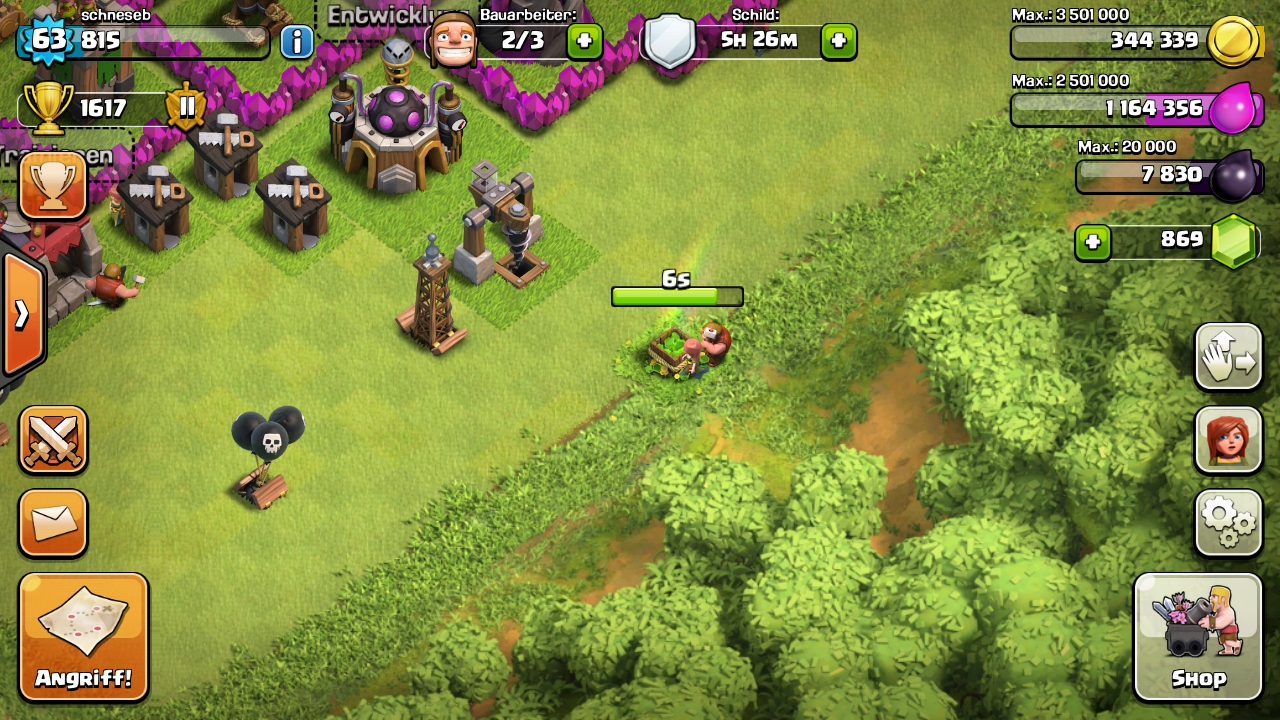1280x720 pixels.
Task: Open the builder suggestions villager icon
Action: tap(1228, 440)
